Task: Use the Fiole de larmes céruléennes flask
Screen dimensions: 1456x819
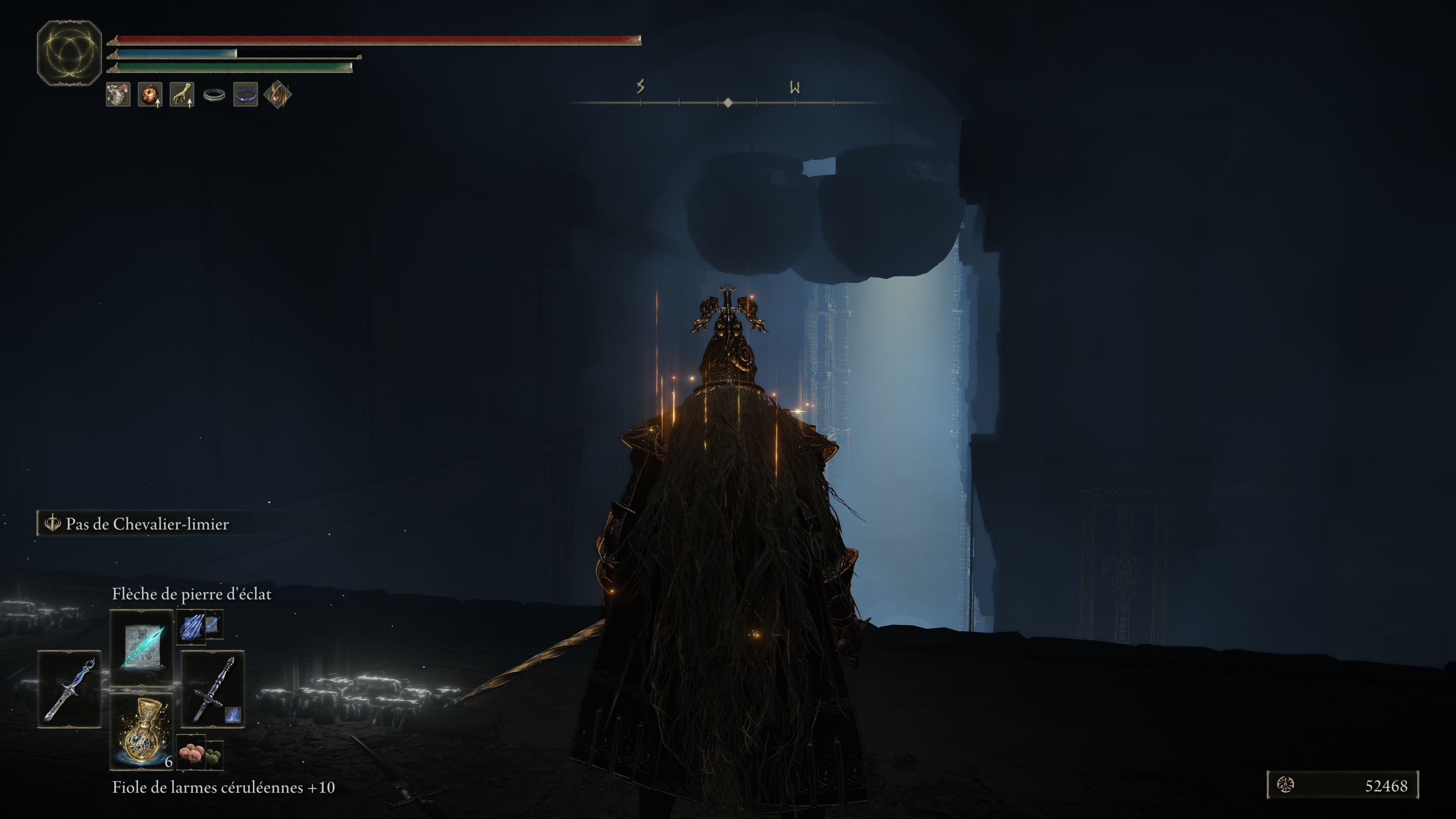Action: [141, 731]
